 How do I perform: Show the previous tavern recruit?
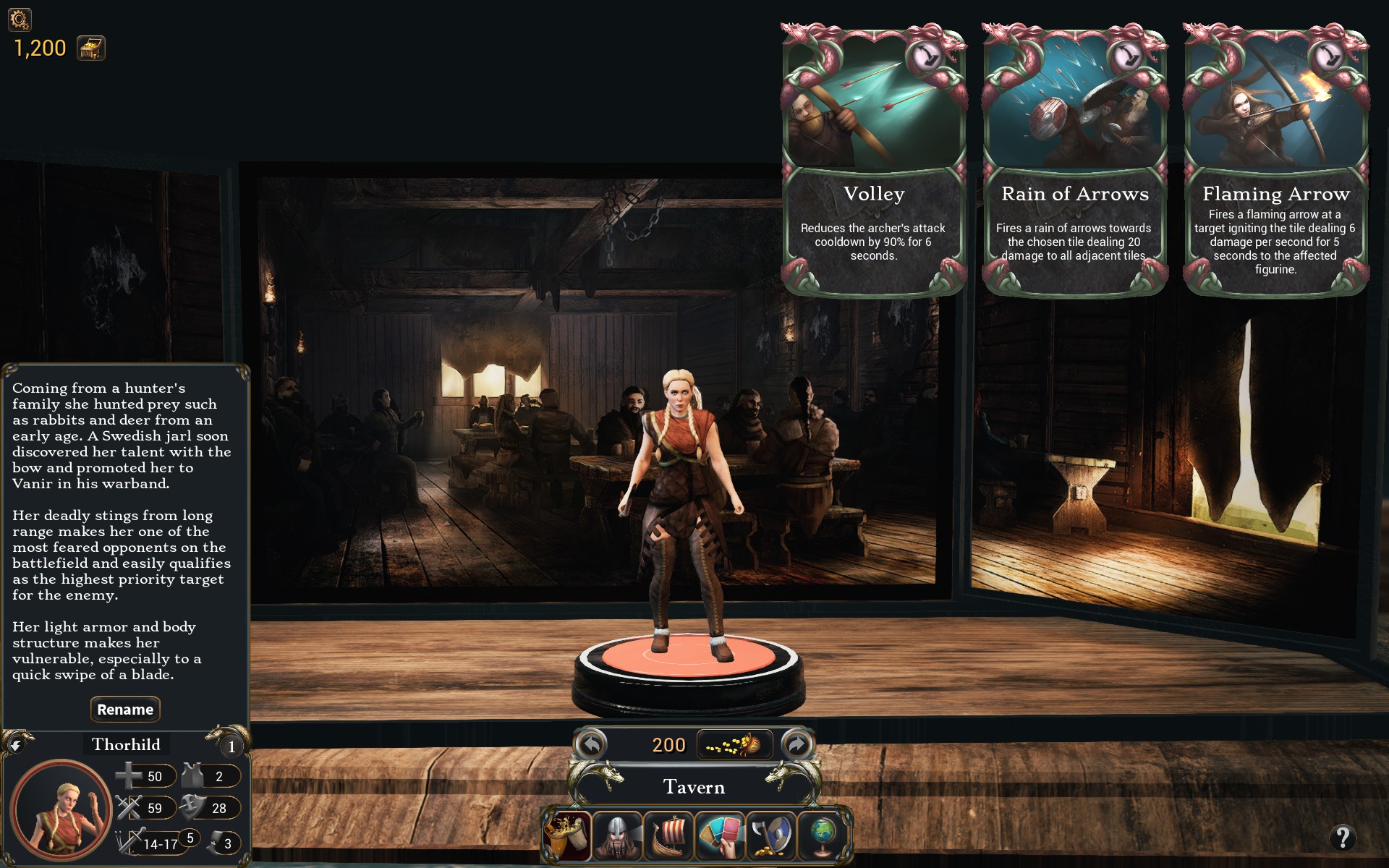click(x=592, y=744)
